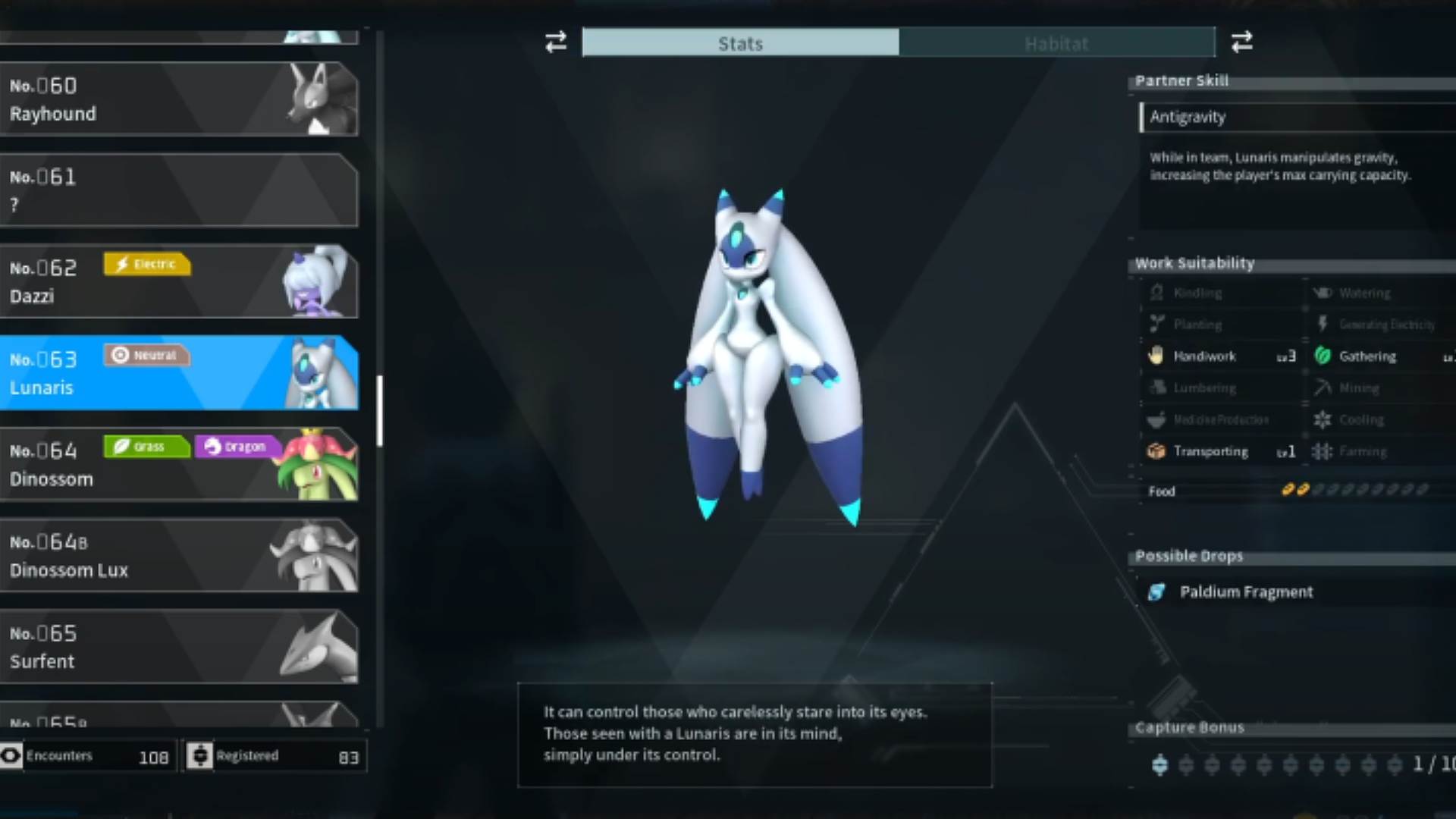
Task: Select the unknown No.061 entry
Action: (x=179, y=190)
